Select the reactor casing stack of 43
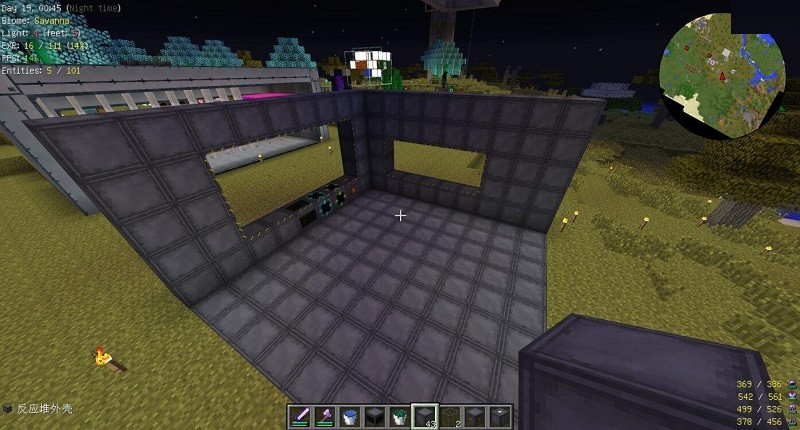The height and width of the screenshot is (430, 800). click(425, 416)
